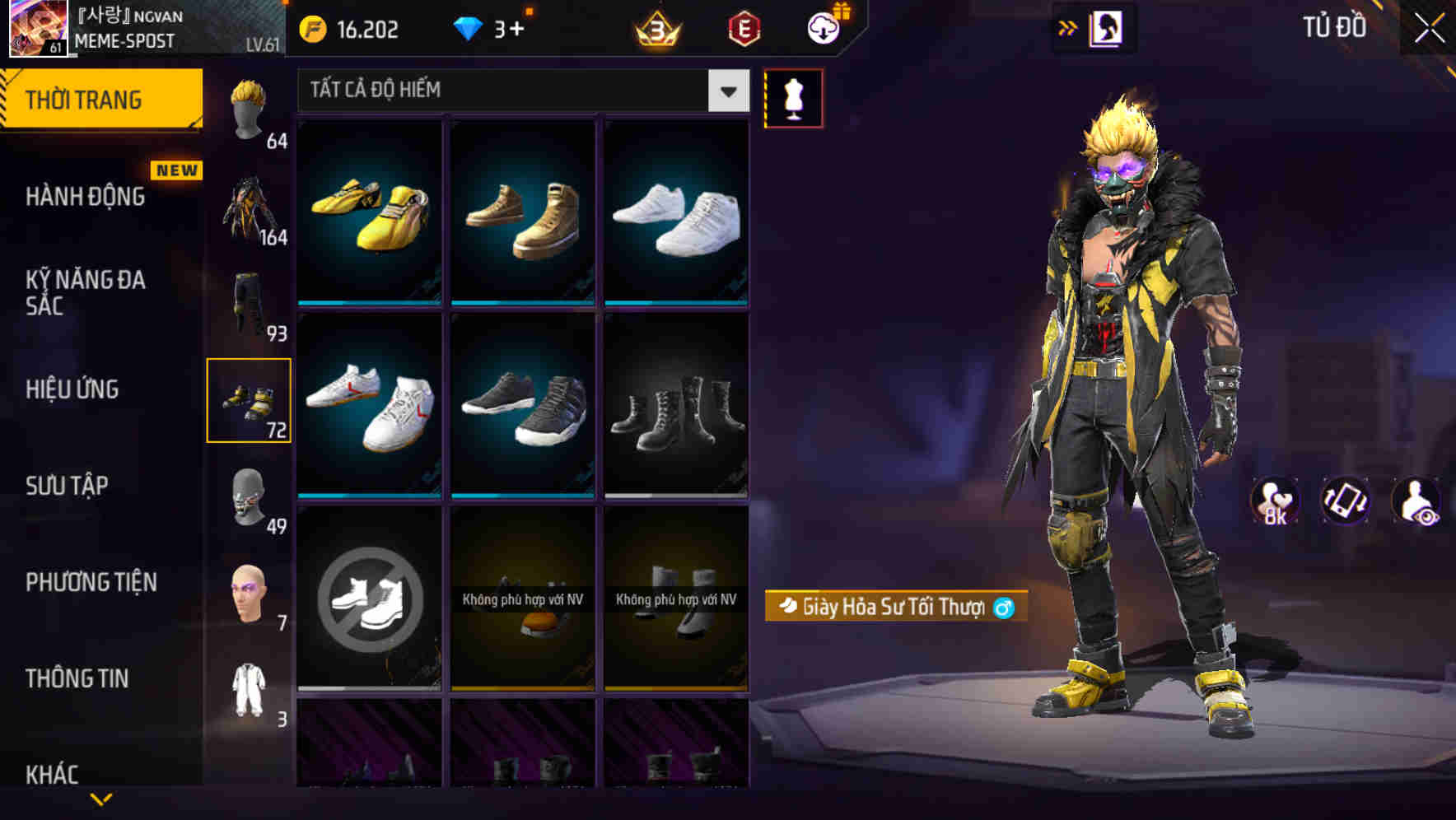Viewport: 1456px width, 820px height.
Task: Click the blue progress bar under white sneakers
Action: (x=675, y=303)
